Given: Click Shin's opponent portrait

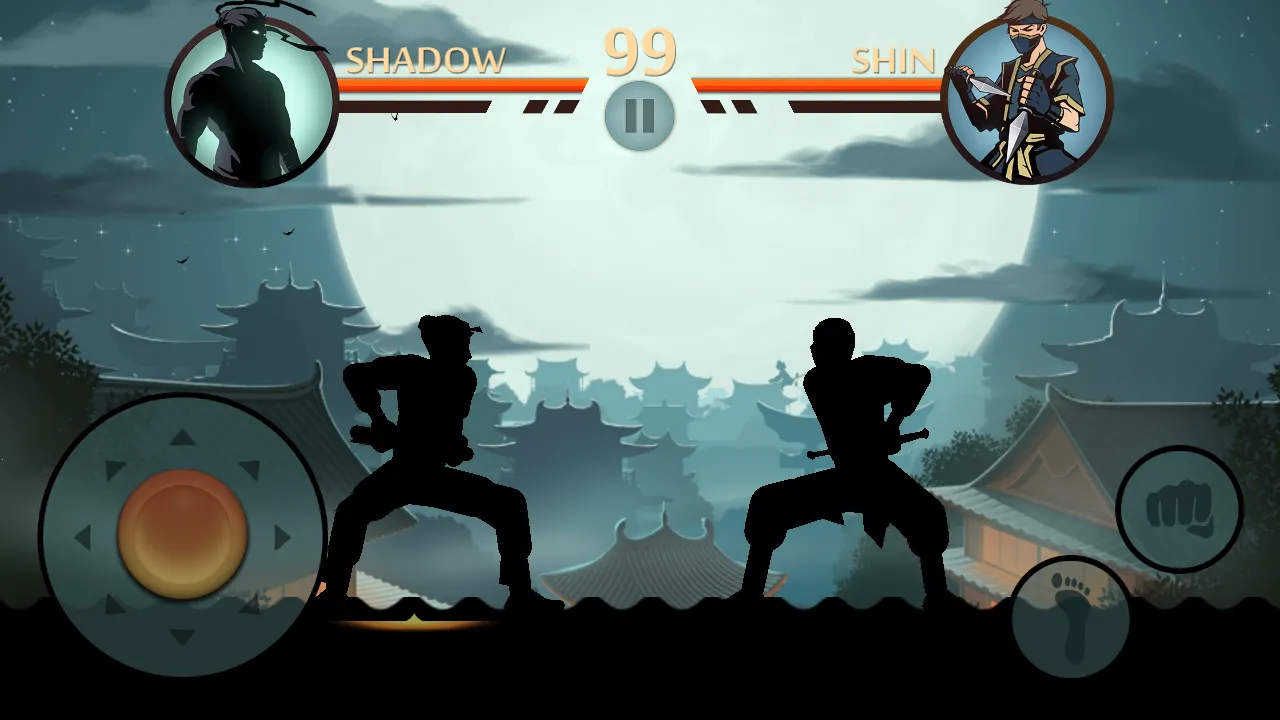Looking at the screenshot, I should (1027, 101).
